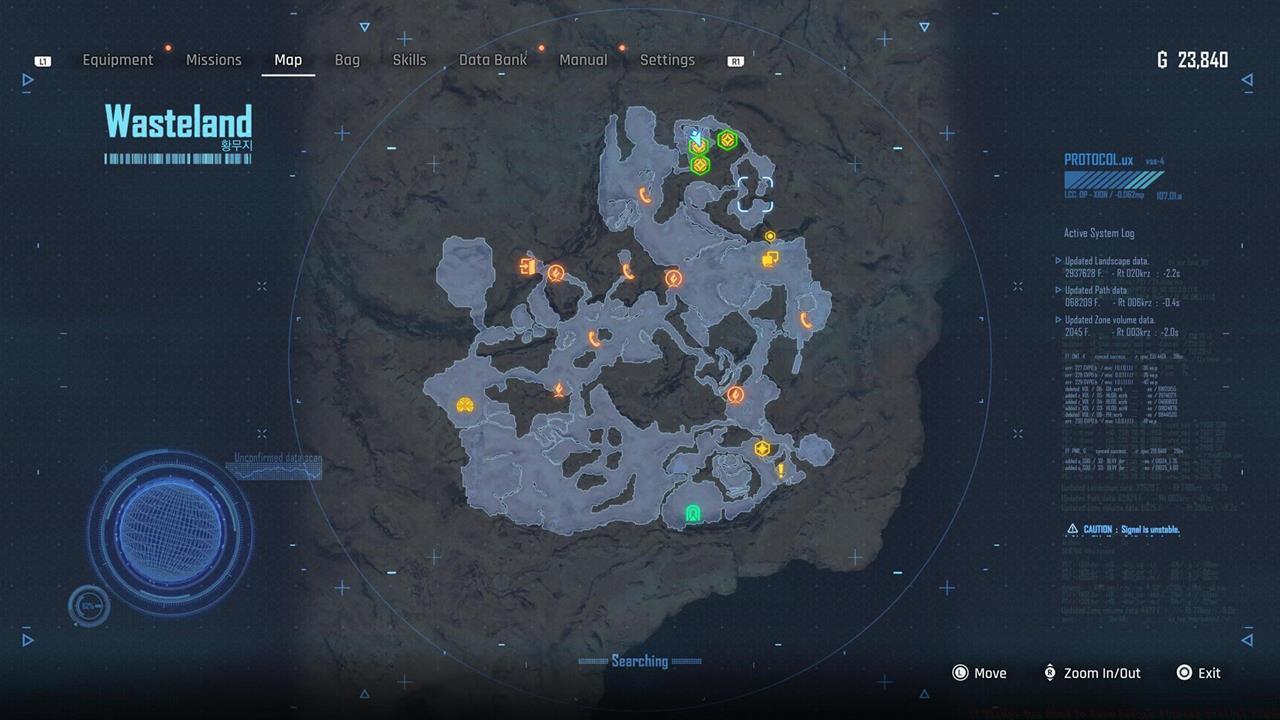Go to the Missions tab
The height and width of the screenshot is (720, 1280).
click(x=213, y=60)
